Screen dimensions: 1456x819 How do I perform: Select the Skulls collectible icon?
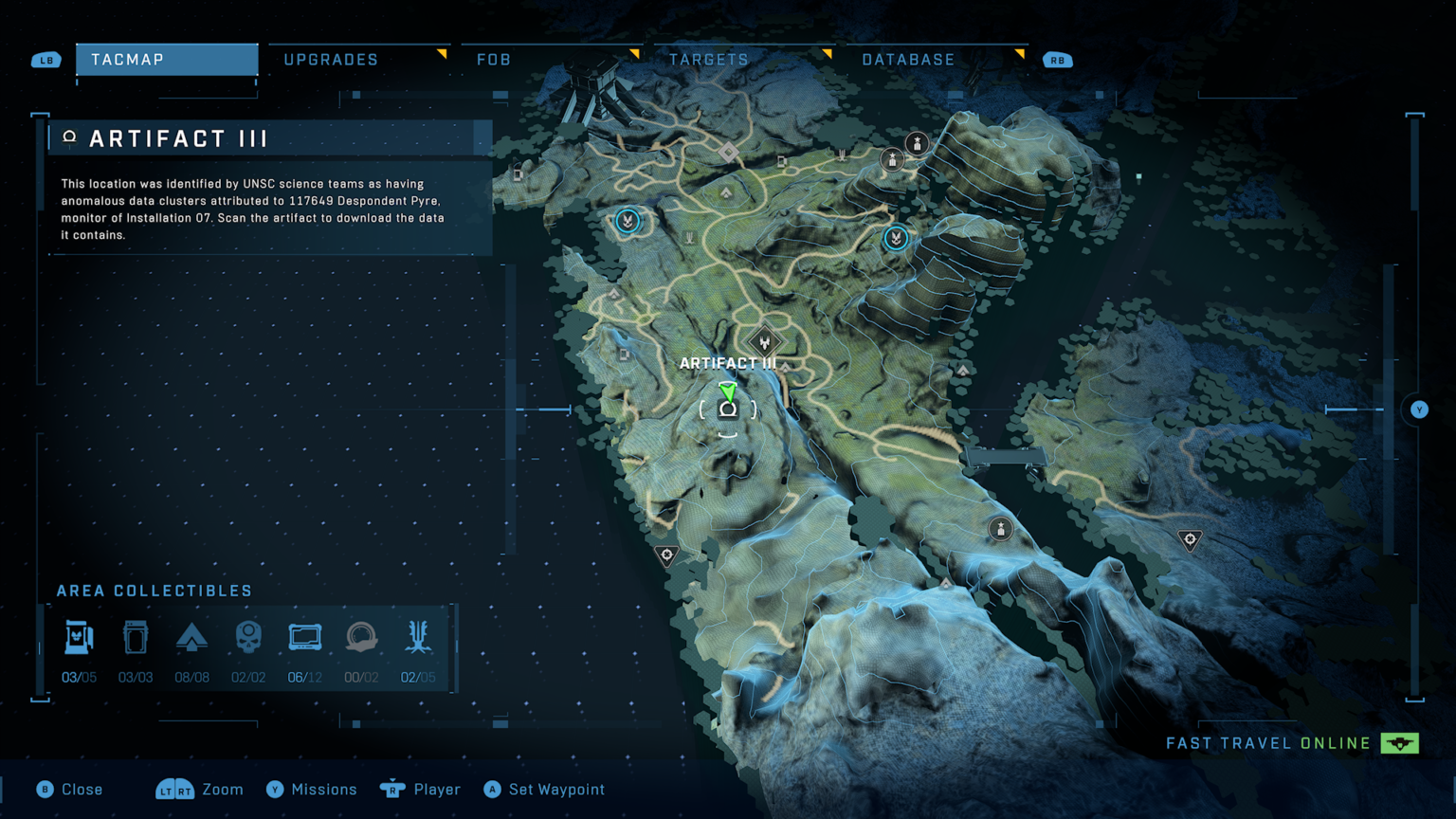[247, 637]
